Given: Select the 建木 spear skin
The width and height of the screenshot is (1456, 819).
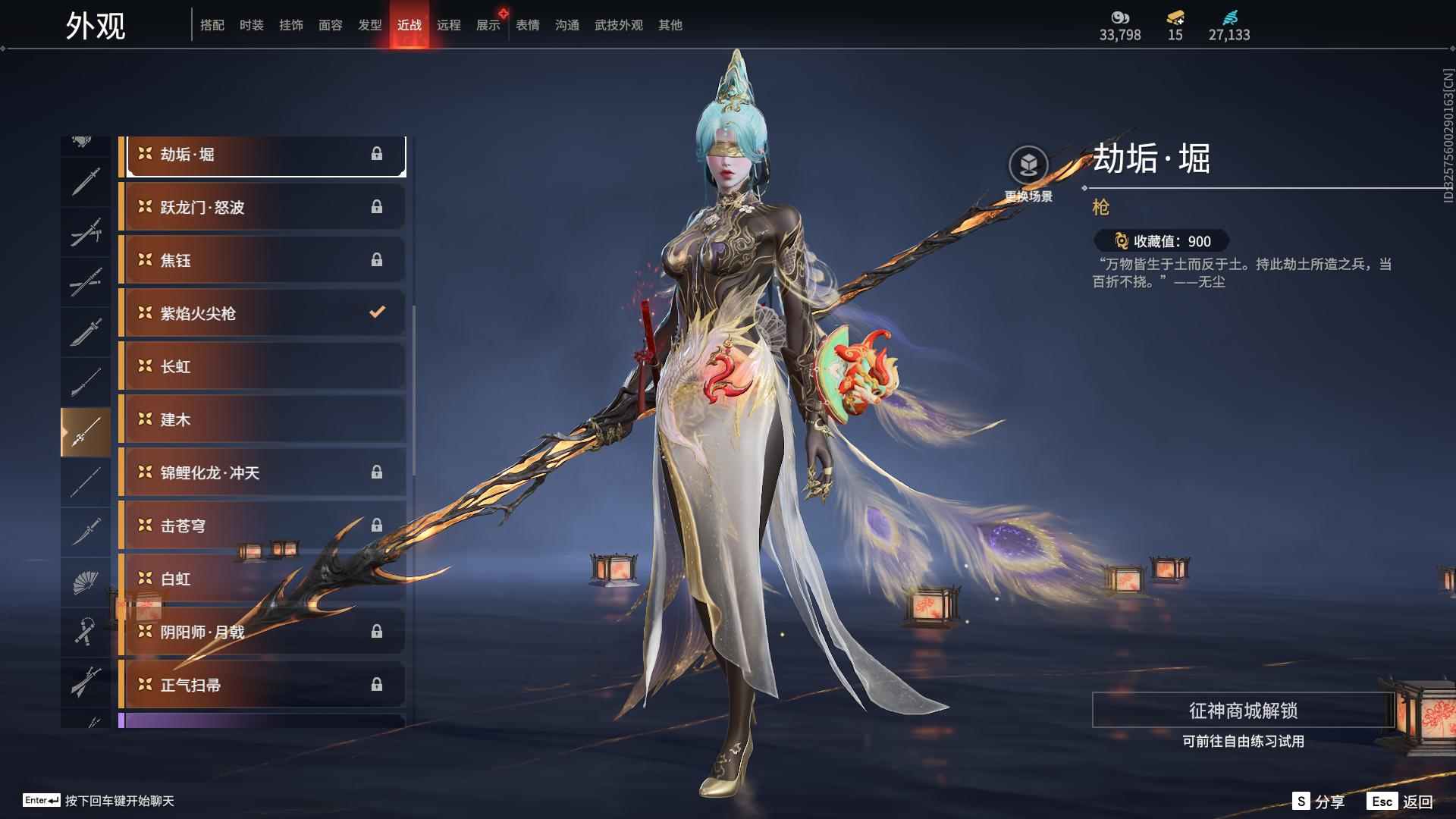Looking at the screenshot, I should coord(262,419).
